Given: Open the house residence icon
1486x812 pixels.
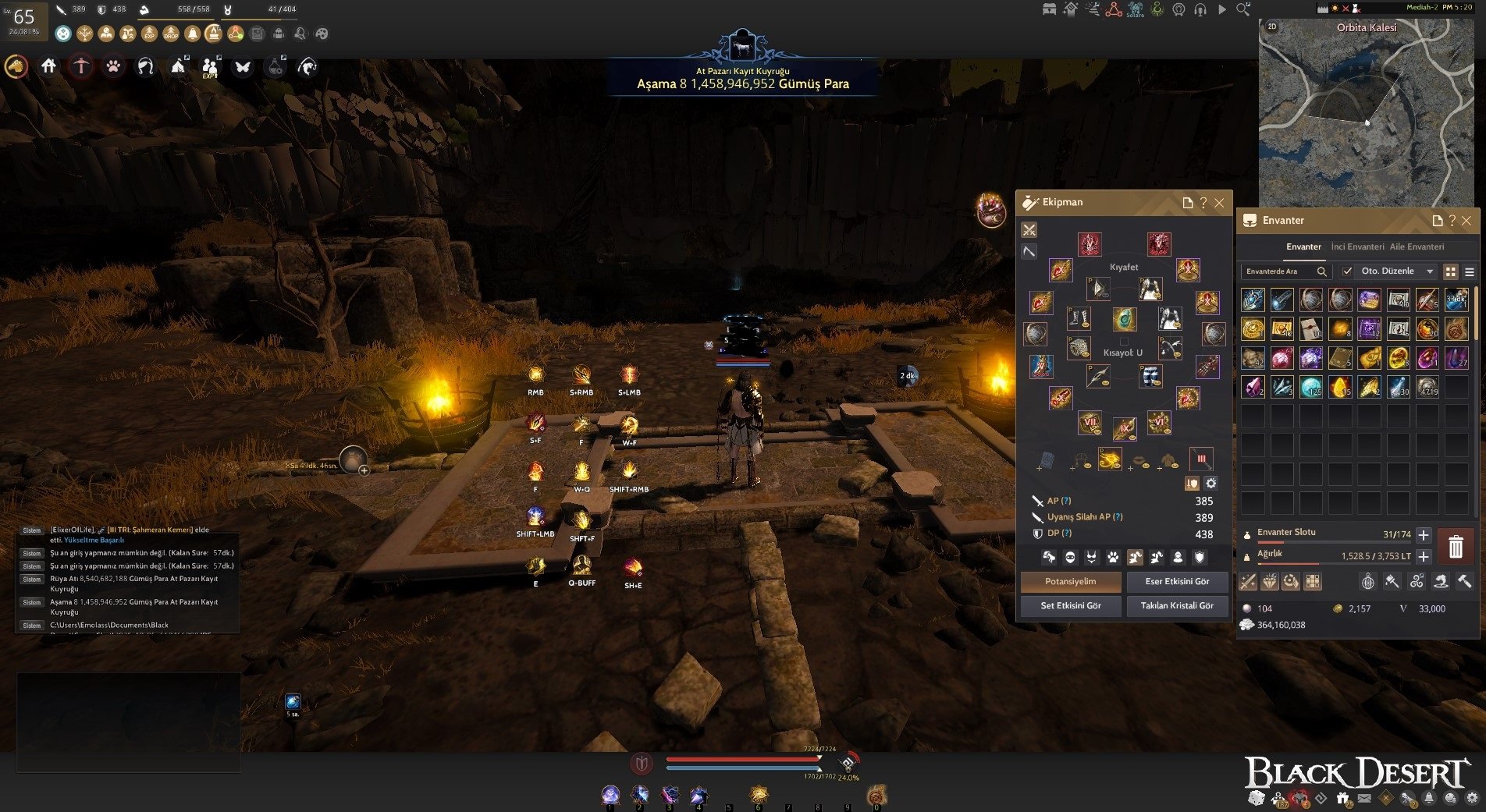Looking at the screenshot, I should 48,67.
